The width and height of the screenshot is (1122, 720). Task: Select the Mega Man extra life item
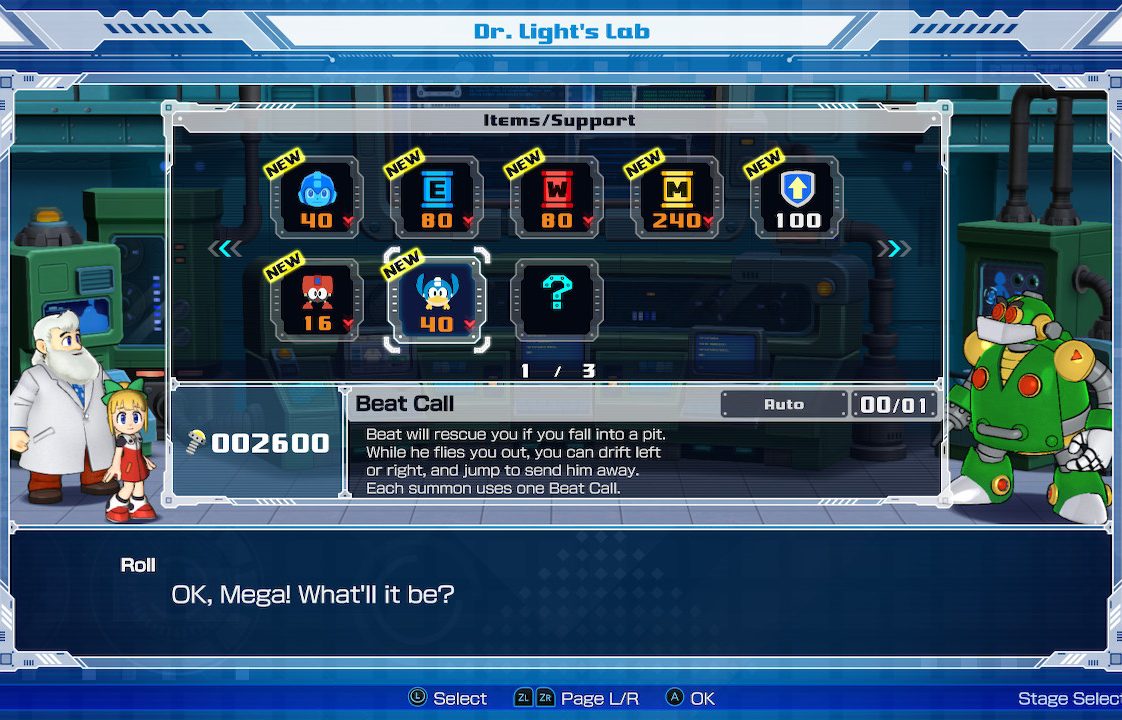click(x=317, y=197)
